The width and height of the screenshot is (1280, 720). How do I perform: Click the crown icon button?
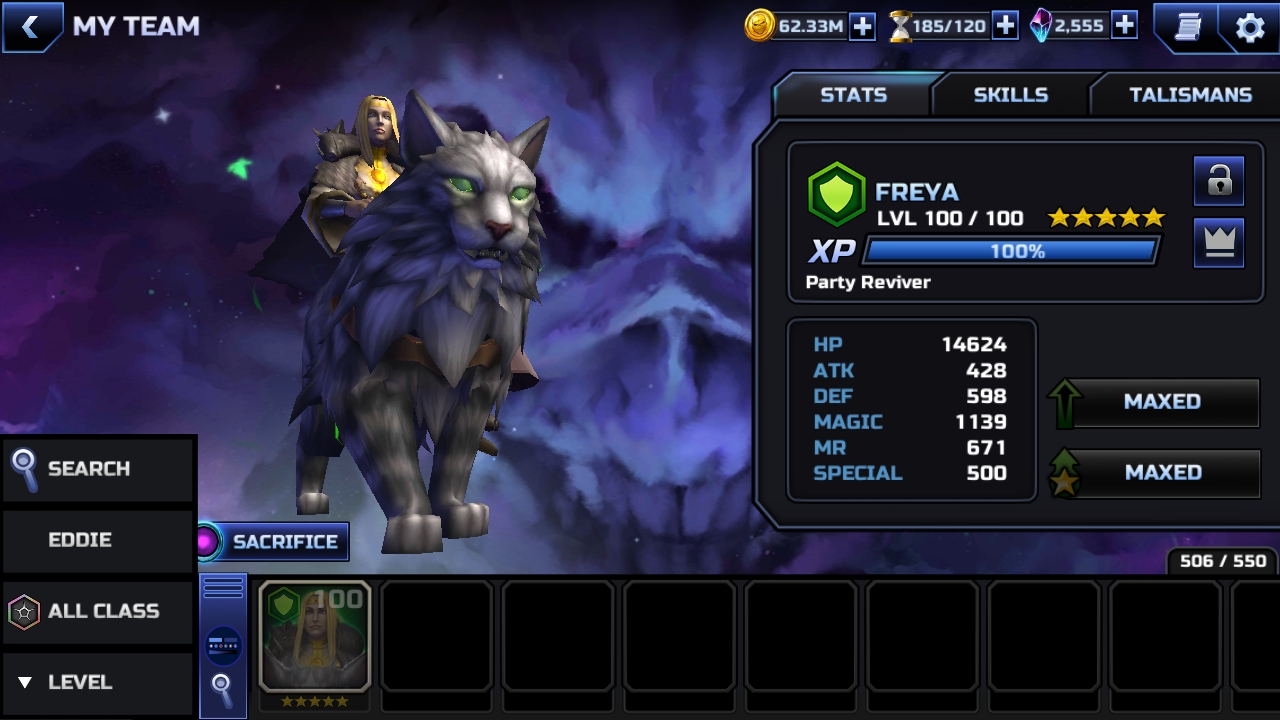(x=1218, y=243)
